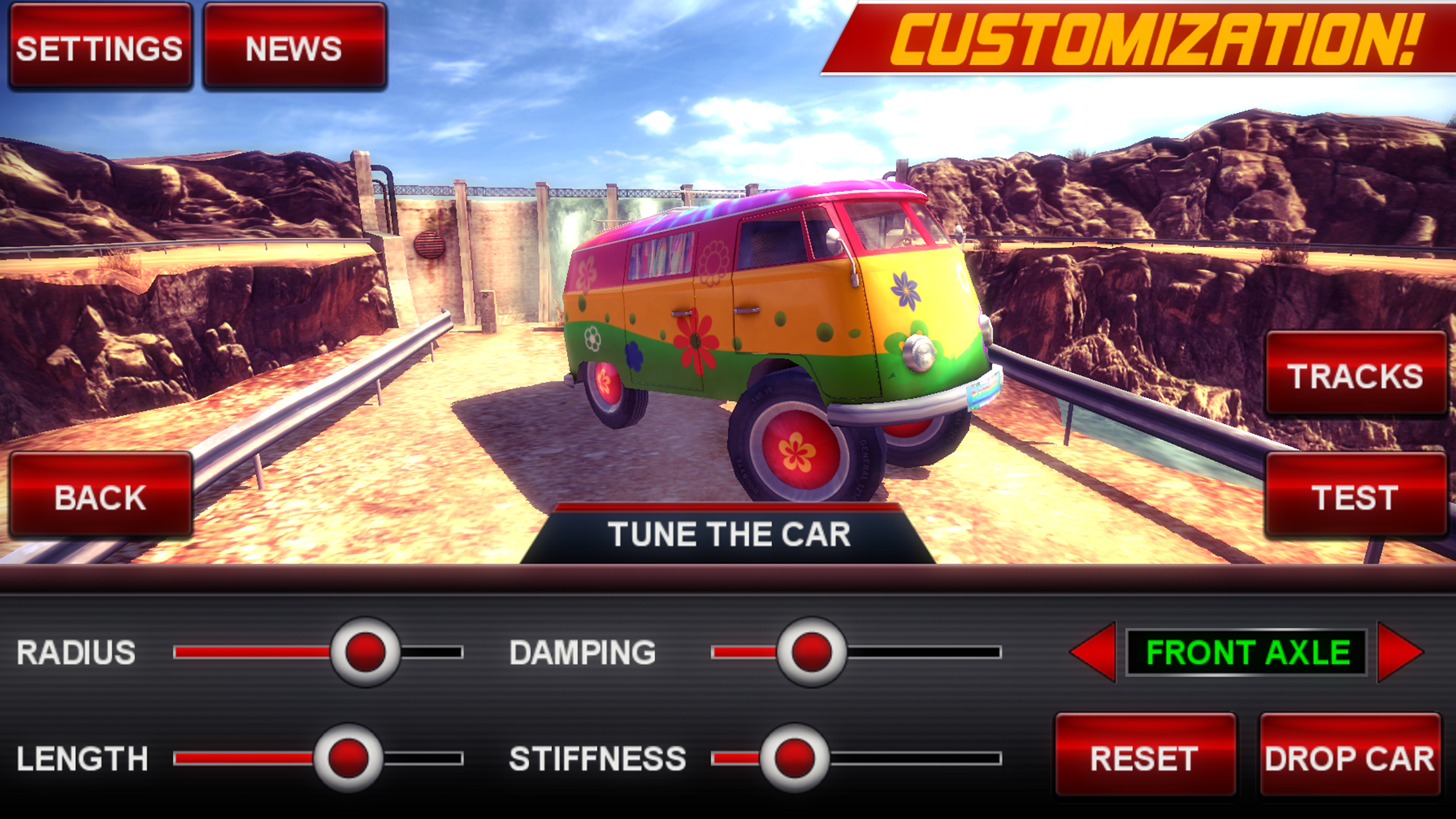The image size is (1456, 819).
Task: Go back with the Back button
Action: coord(100,497)
